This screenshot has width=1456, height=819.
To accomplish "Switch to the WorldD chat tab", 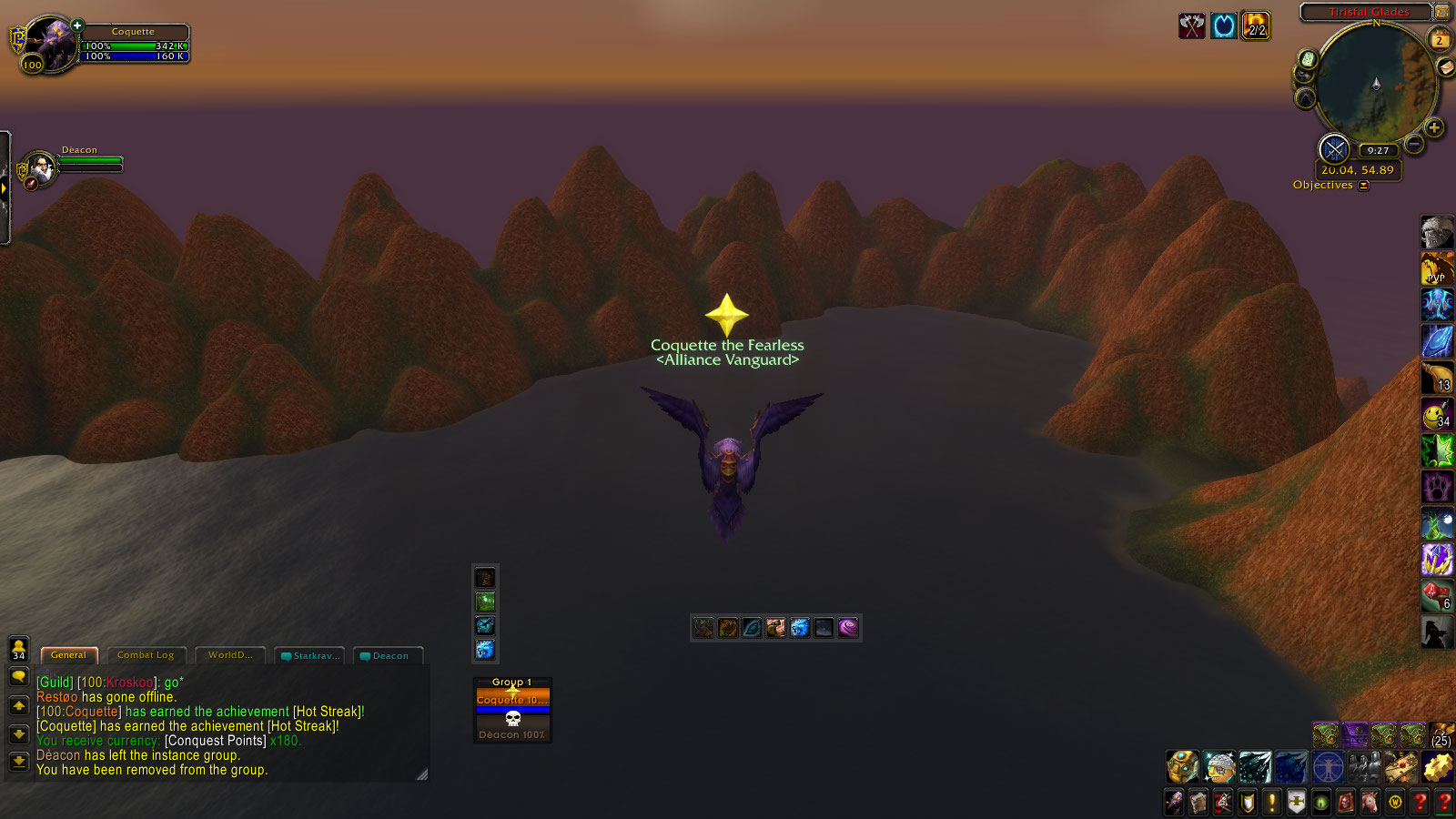I will pyautogui.click(x=229, y=655).
